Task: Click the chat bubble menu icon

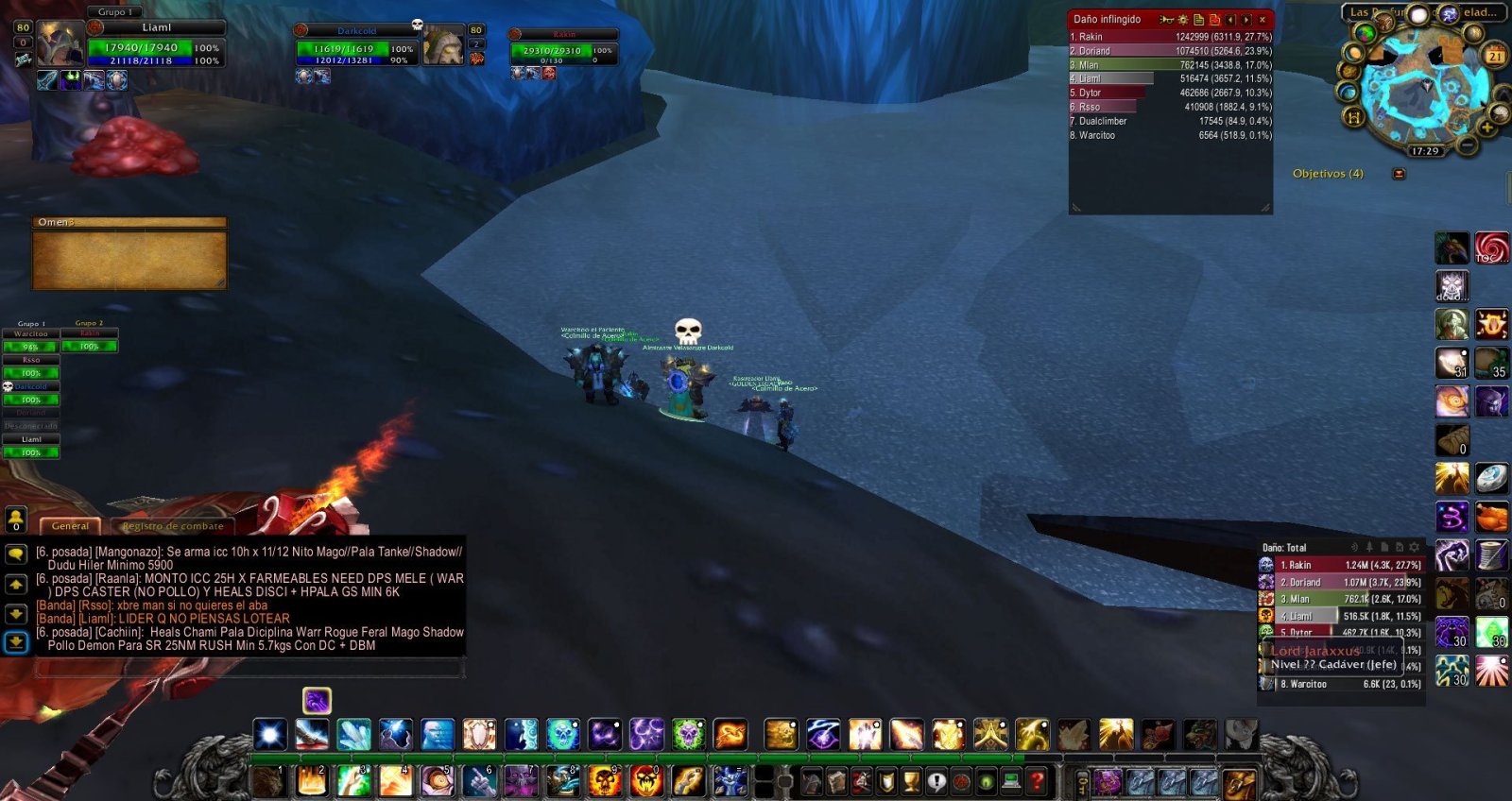Action: pos(16,555)
